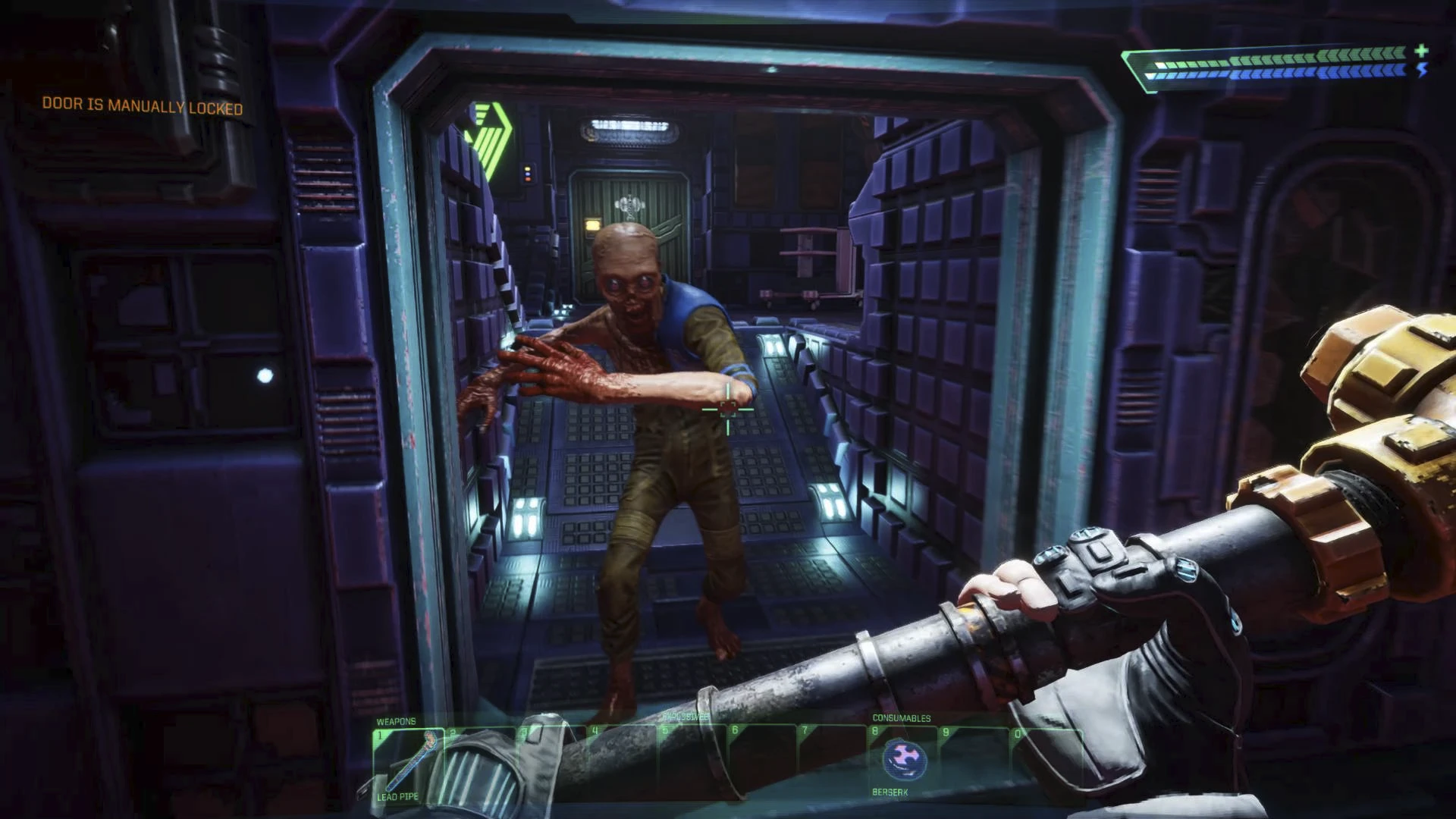Click the WEAPONS section label
1456x819 pixels.
[396, 721]
